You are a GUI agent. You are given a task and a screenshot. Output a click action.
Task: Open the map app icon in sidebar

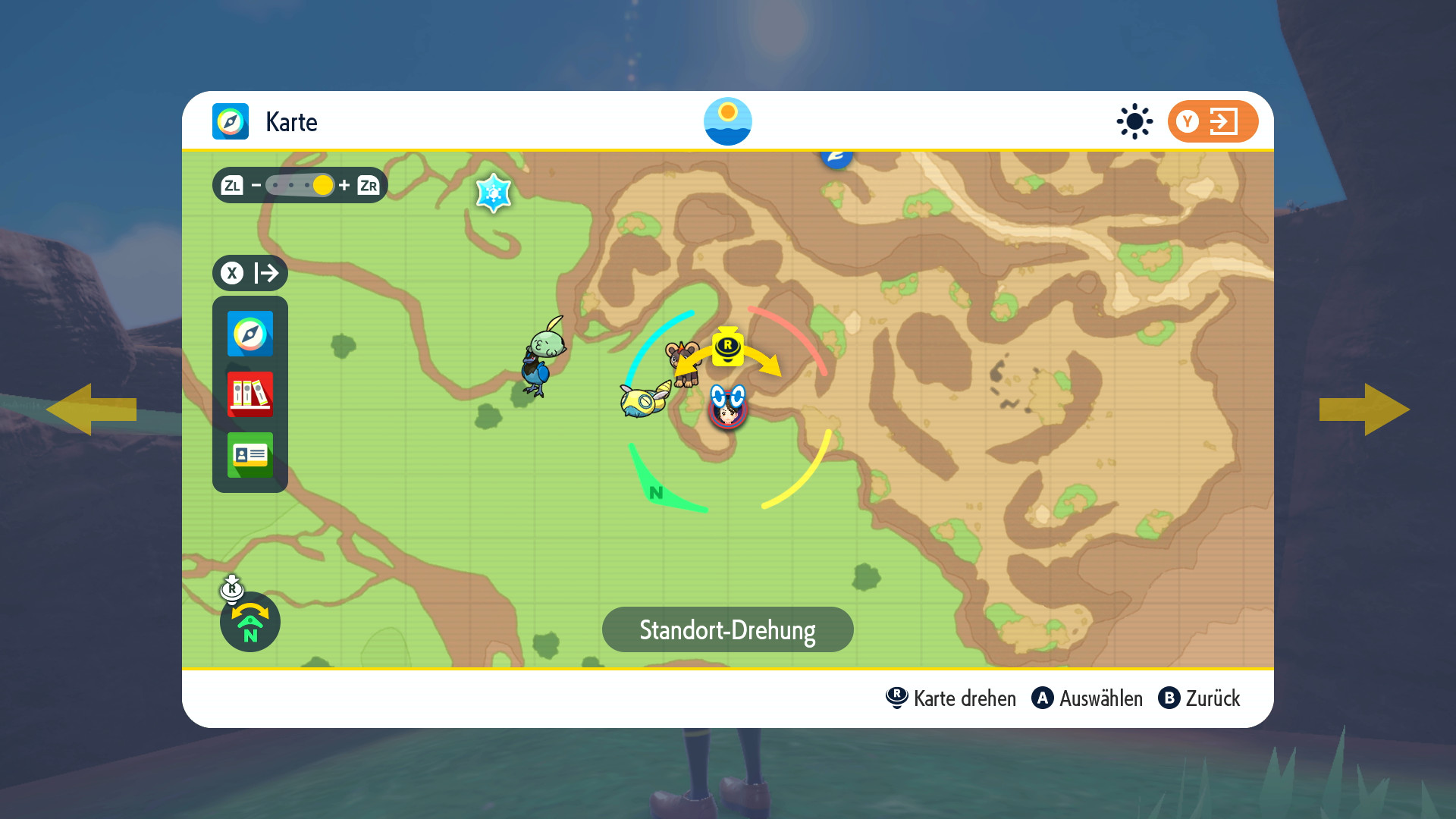pyautogui.click(x=250, y=334)
